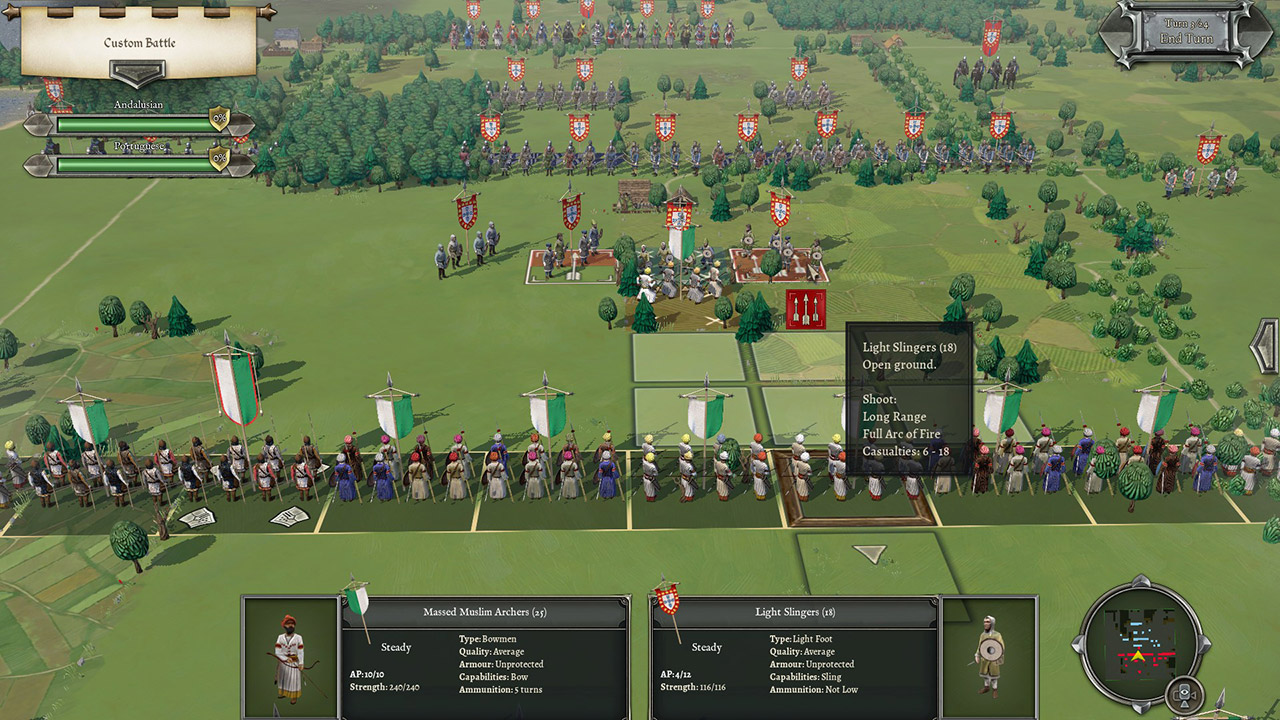Viewport: 1280px width, 720px height.
Task: Open the Massed Muslim Archers portrait
Action: (290, 657)
